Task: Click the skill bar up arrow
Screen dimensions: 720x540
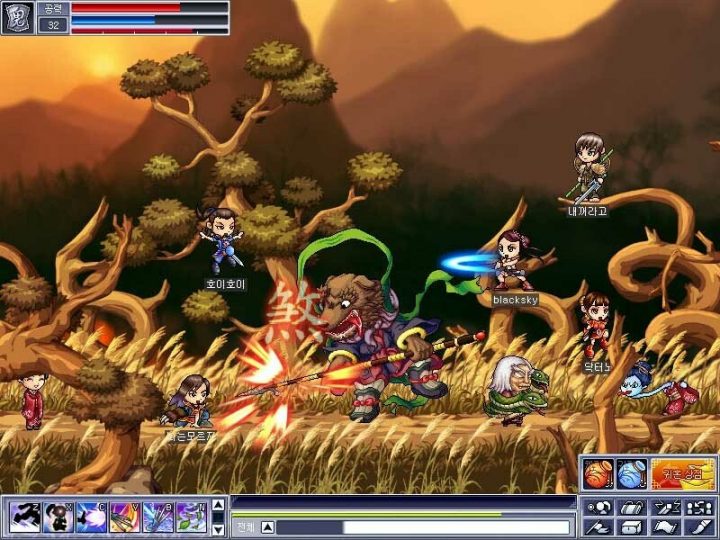Action: coord(218,504)
